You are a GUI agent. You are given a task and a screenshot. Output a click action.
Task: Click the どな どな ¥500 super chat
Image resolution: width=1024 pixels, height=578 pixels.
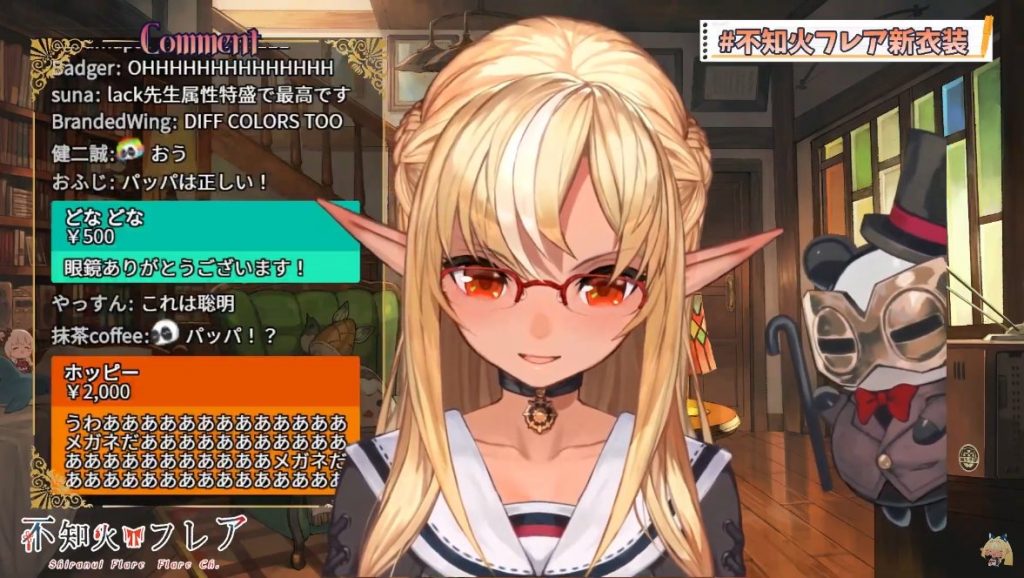pyautogui.click(x=204, y=241)
